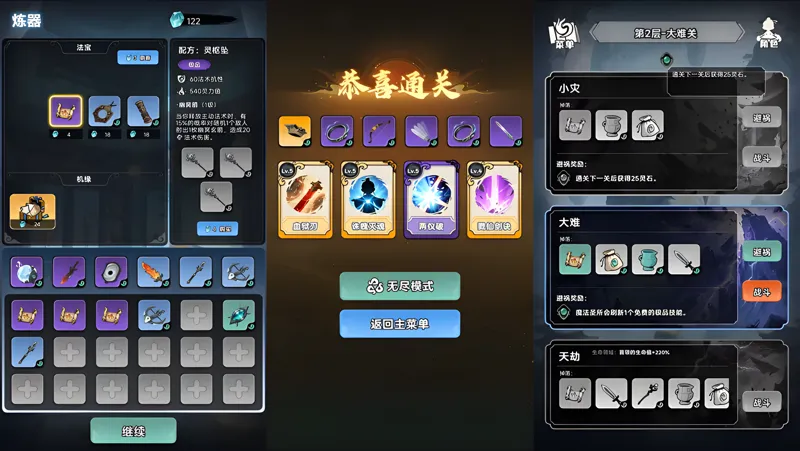
Task: Choose 避祸 for the 小灾 encounter
Action: coord(762,116)
